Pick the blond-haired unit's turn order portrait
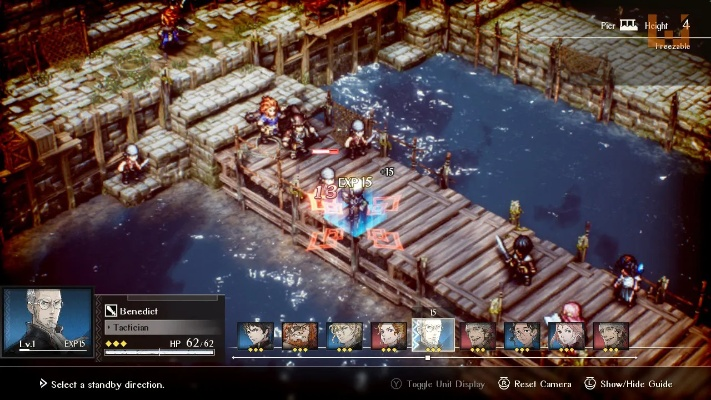Image resolution: width=711 pixels, height=400 pixels. (x=344, y=336)
